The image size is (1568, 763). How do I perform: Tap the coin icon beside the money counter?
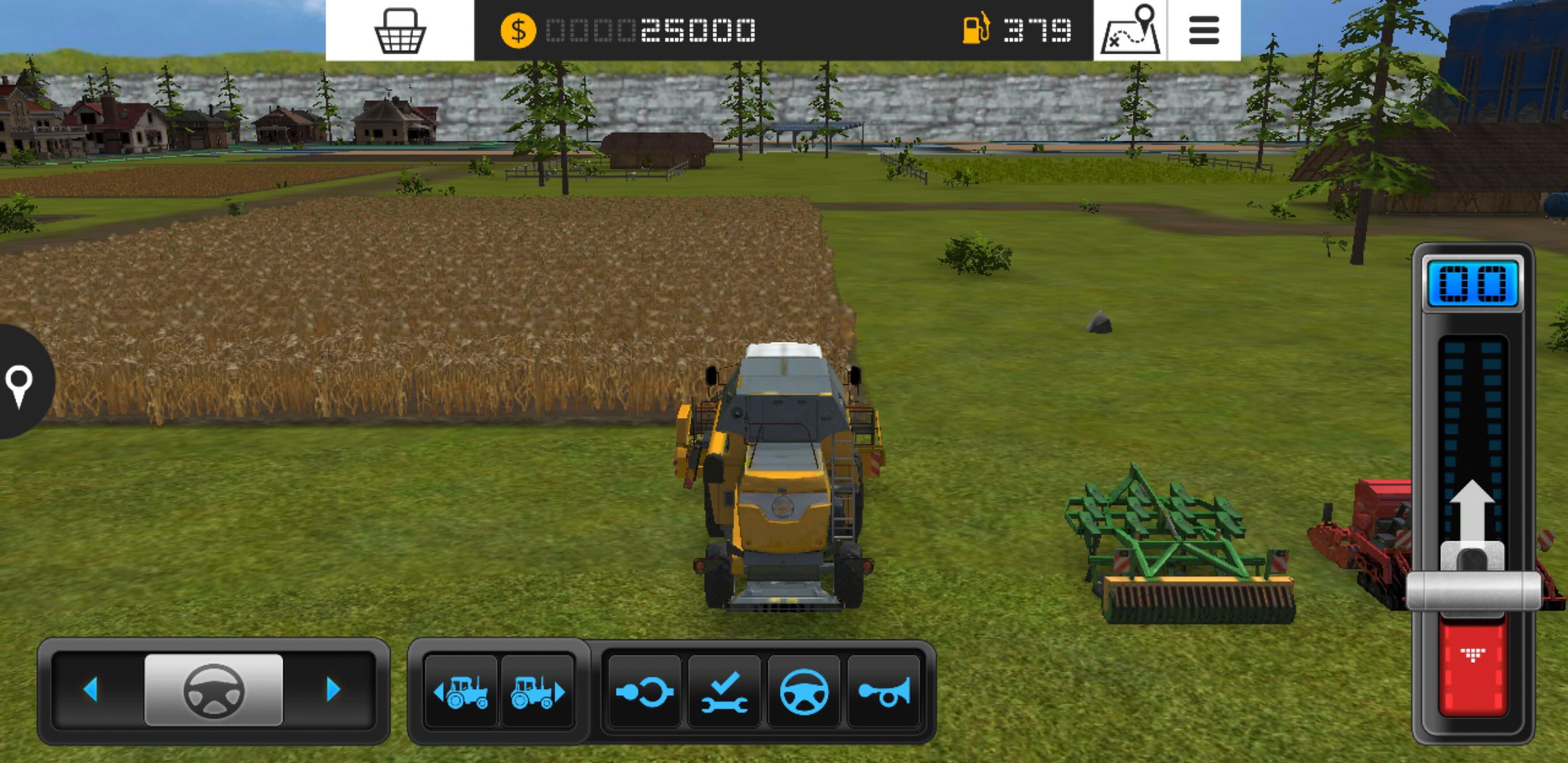pyautogui.click(x=519, y=30)
